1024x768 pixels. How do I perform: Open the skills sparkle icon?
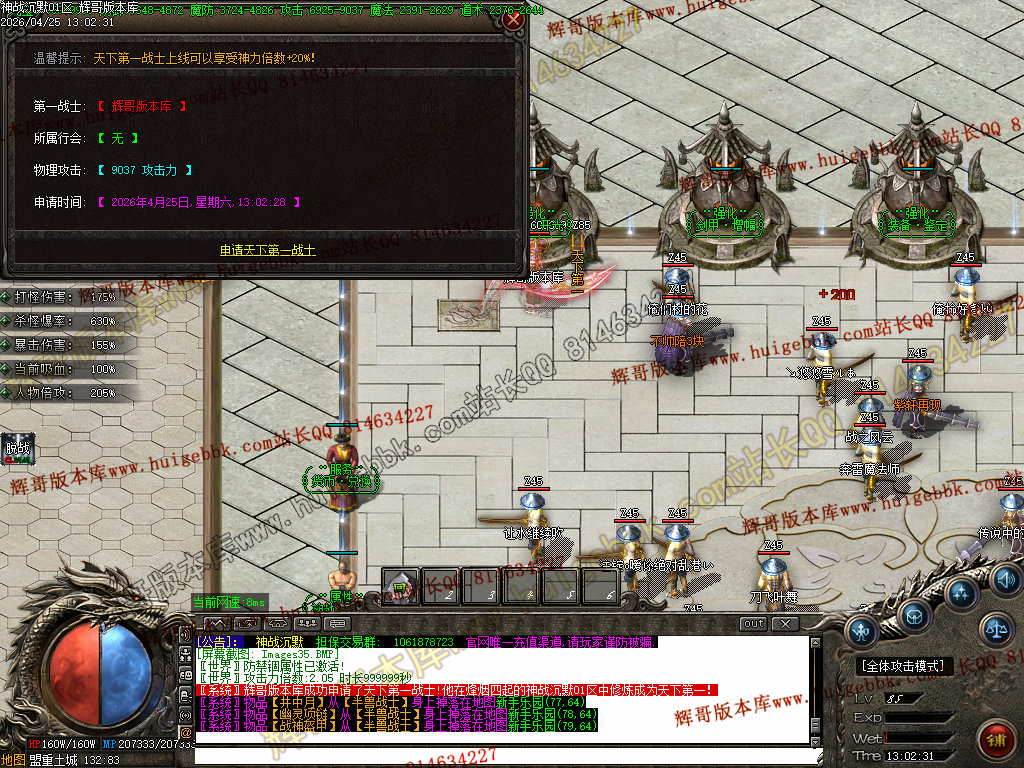coord(962,593)
